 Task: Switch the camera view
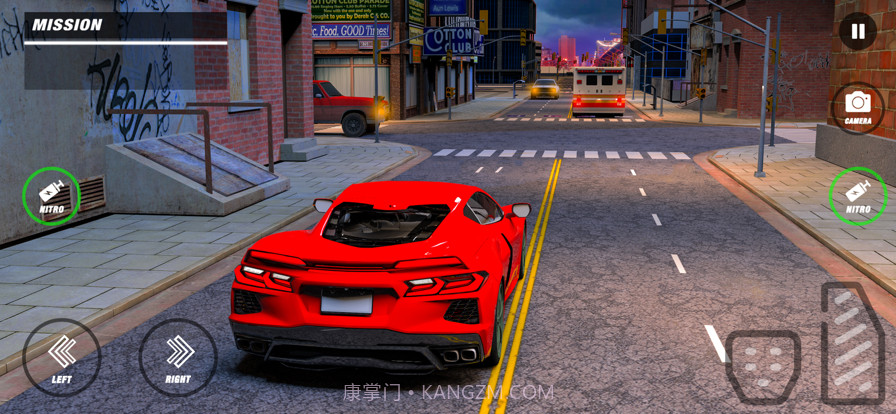(857, 107)
